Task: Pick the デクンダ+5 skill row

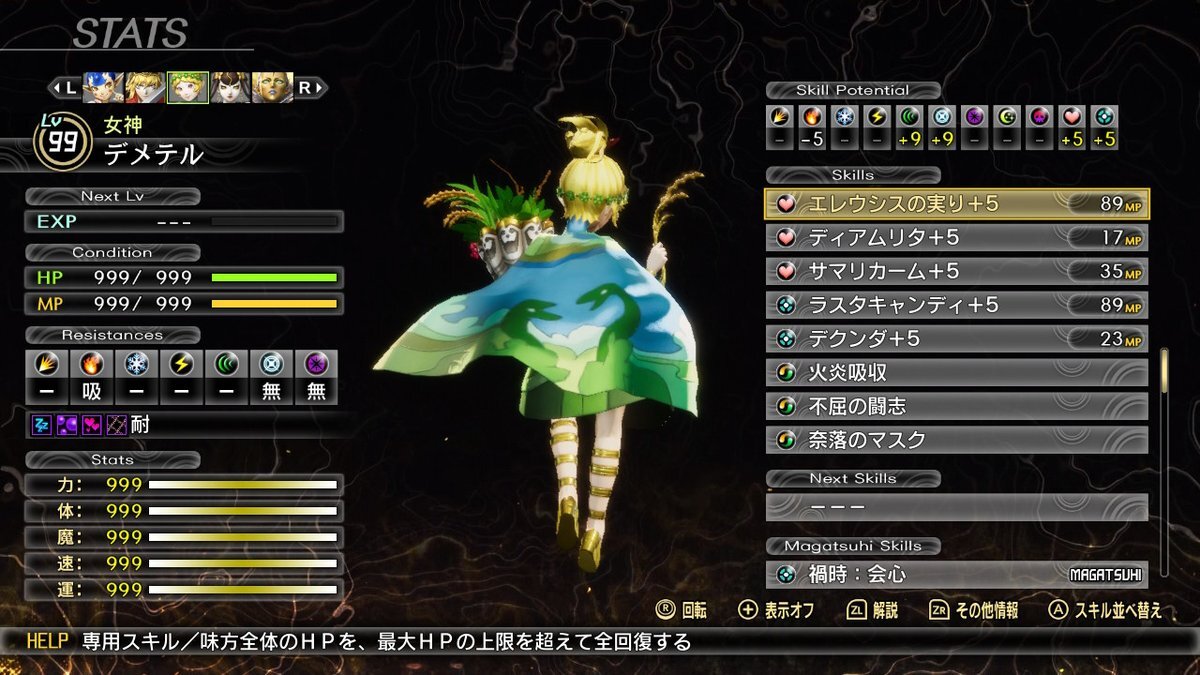Action: pos(957,339)
